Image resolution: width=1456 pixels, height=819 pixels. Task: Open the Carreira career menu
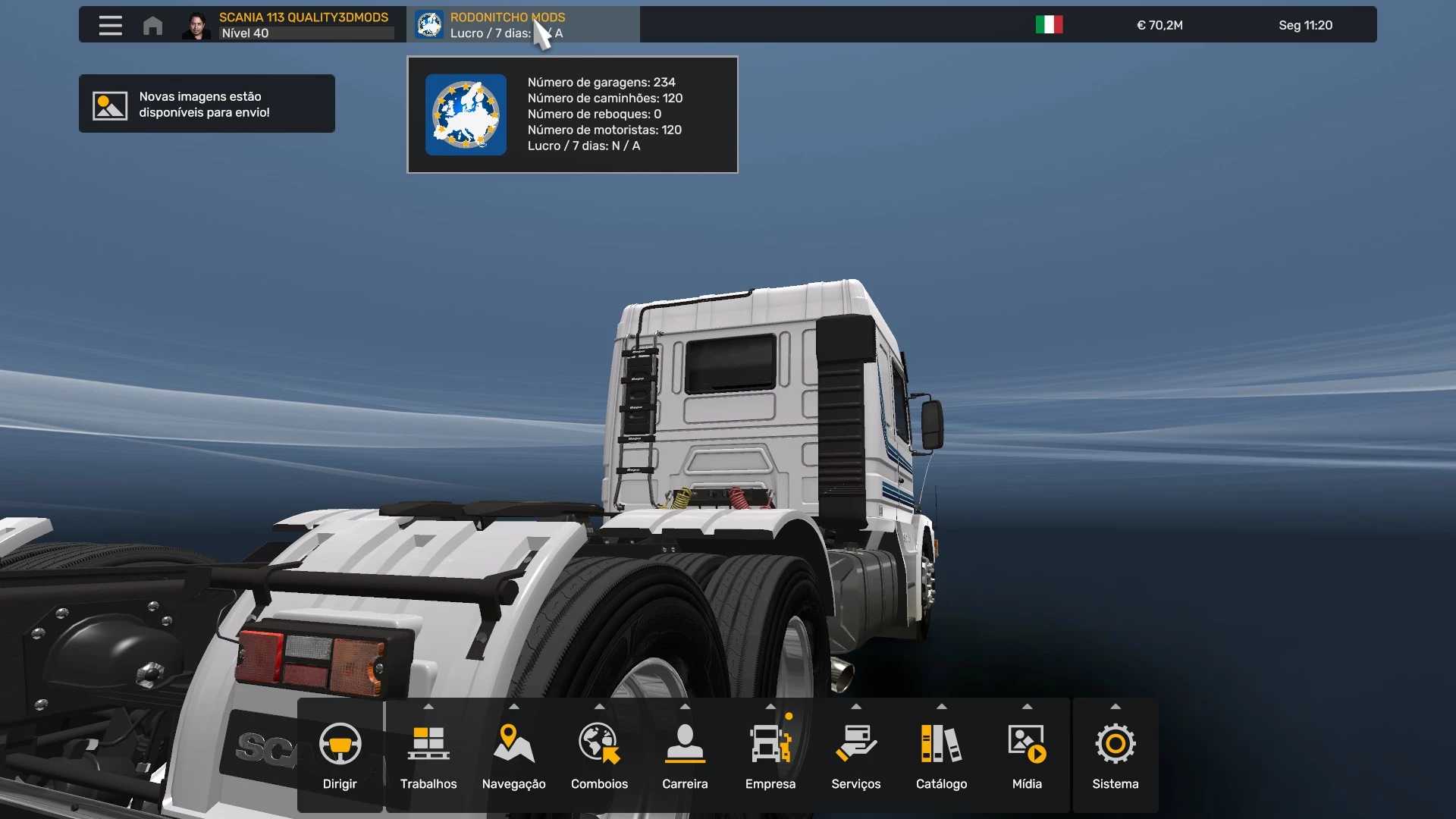coord(685,755)
